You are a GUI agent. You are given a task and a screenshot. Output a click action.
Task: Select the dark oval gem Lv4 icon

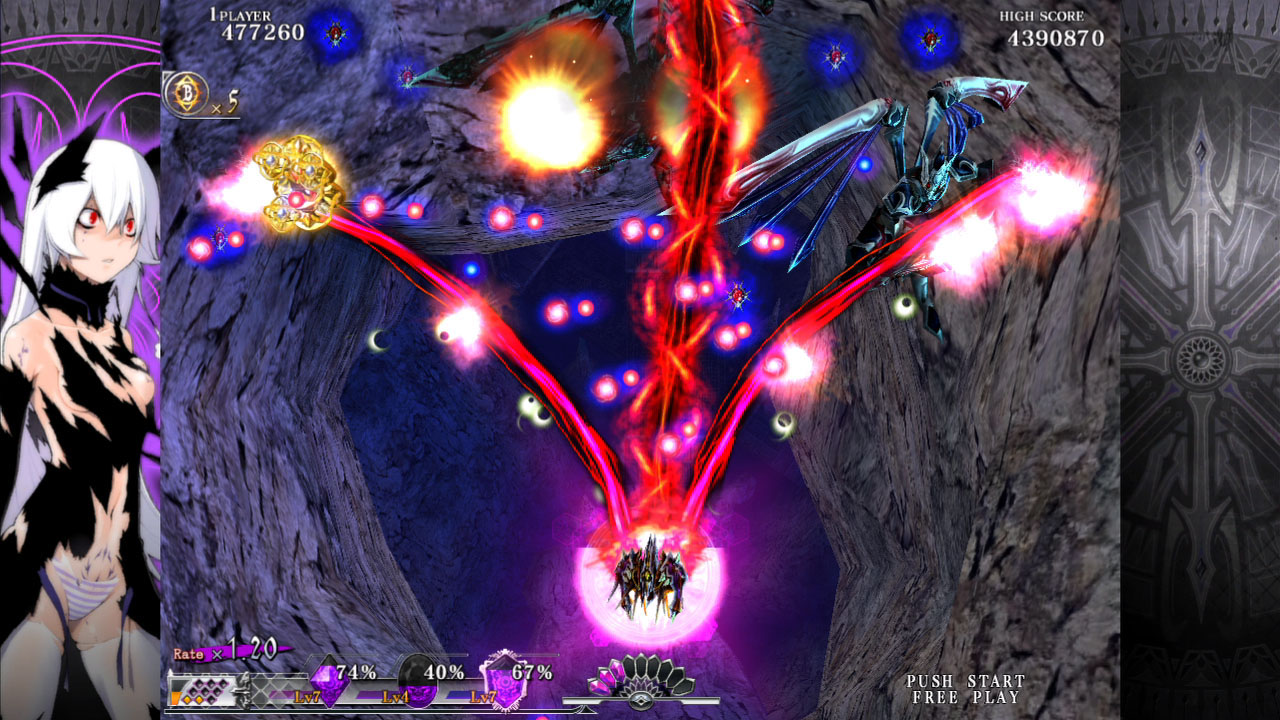pos(416,681)
